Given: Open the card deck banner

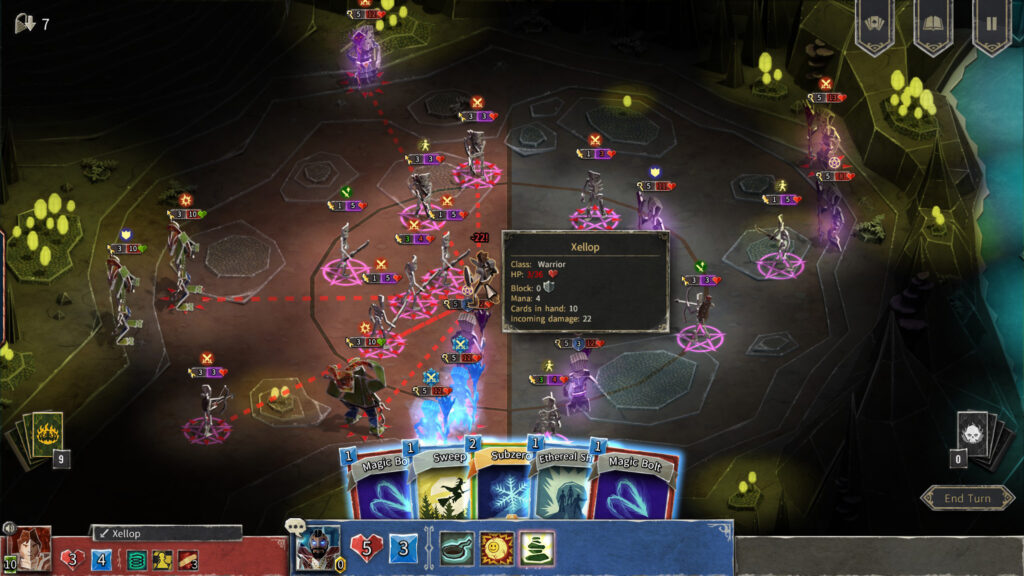Looking at the screenshot, I should click(x=874, y=24).
